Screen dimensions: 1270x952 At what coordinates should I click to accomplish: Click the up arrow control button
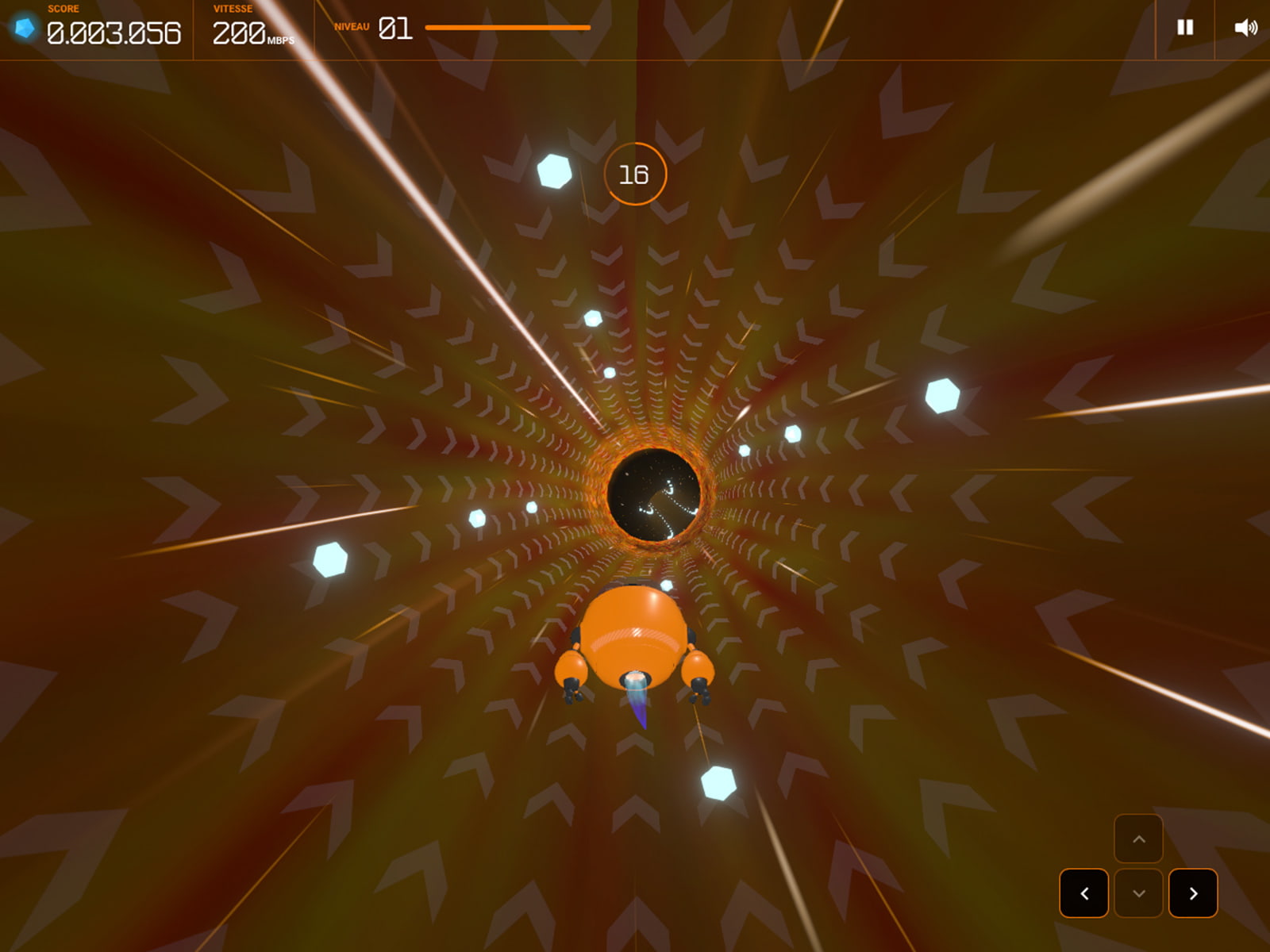[x=1138, y=839]
